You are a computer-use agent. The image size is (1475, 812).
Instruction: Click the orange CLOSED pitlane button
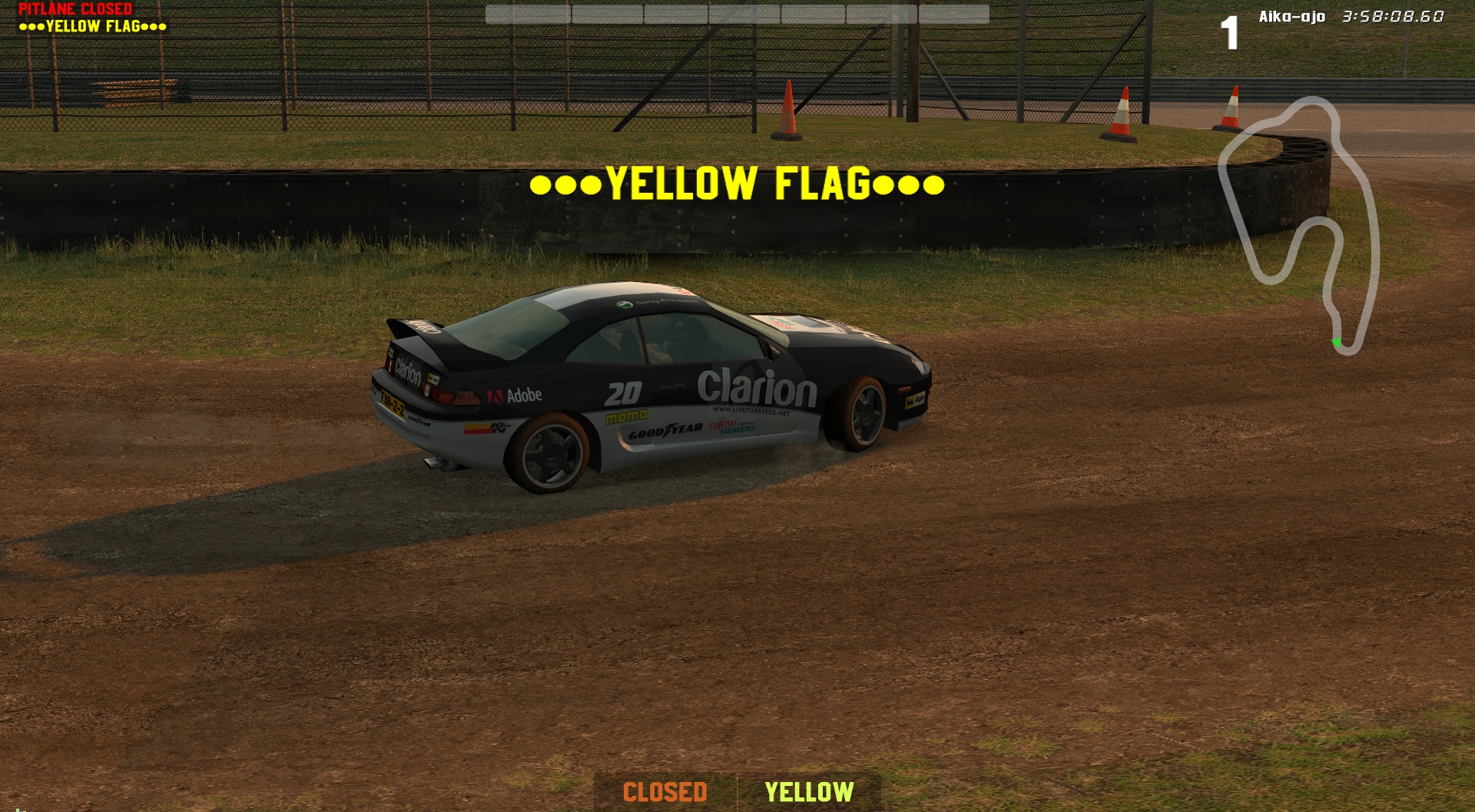click(665, 792)
